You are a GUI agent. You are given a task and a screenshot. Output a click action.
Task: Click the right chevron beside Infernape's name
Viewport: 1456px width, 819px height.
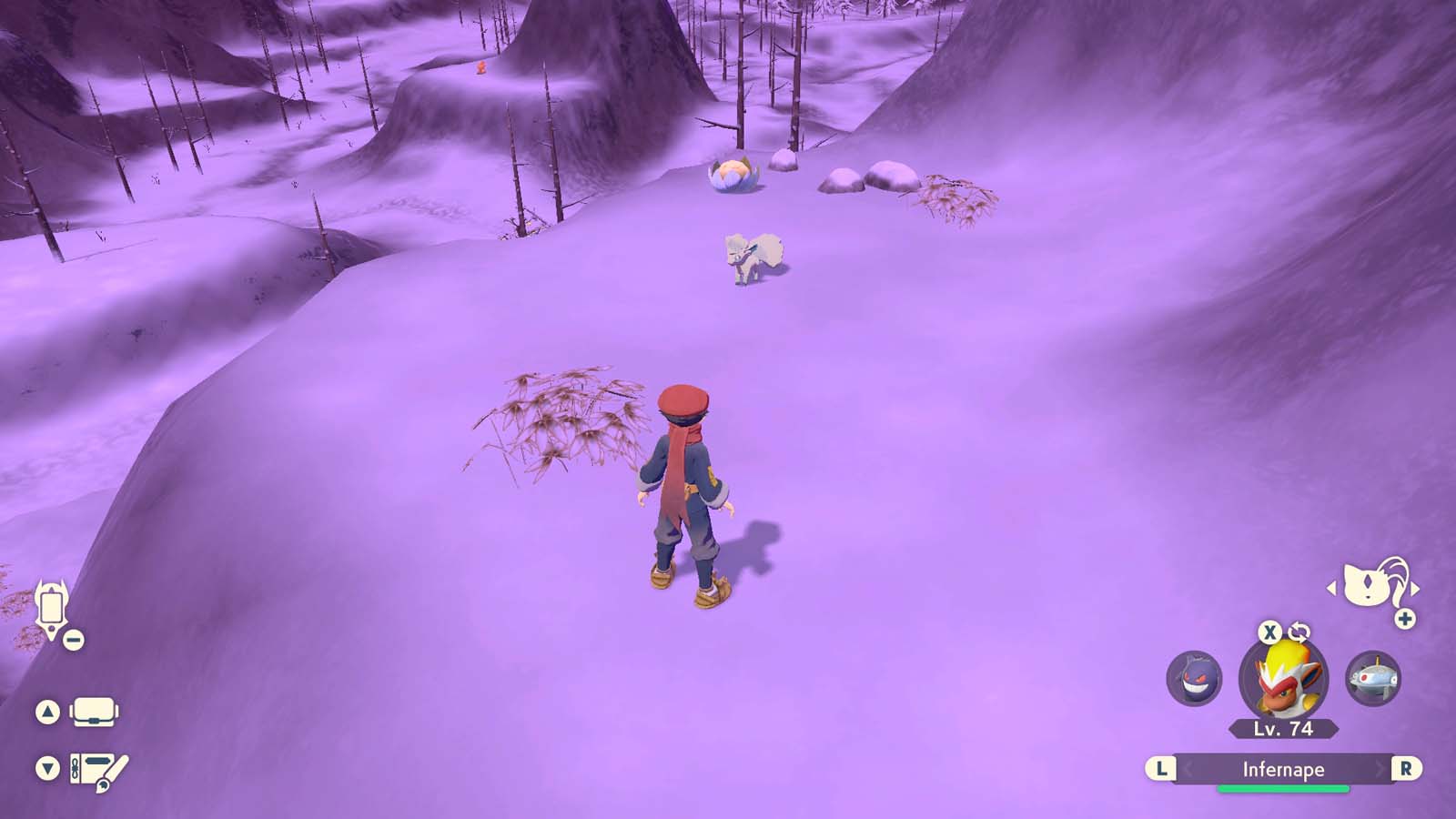click(1380, 768)
